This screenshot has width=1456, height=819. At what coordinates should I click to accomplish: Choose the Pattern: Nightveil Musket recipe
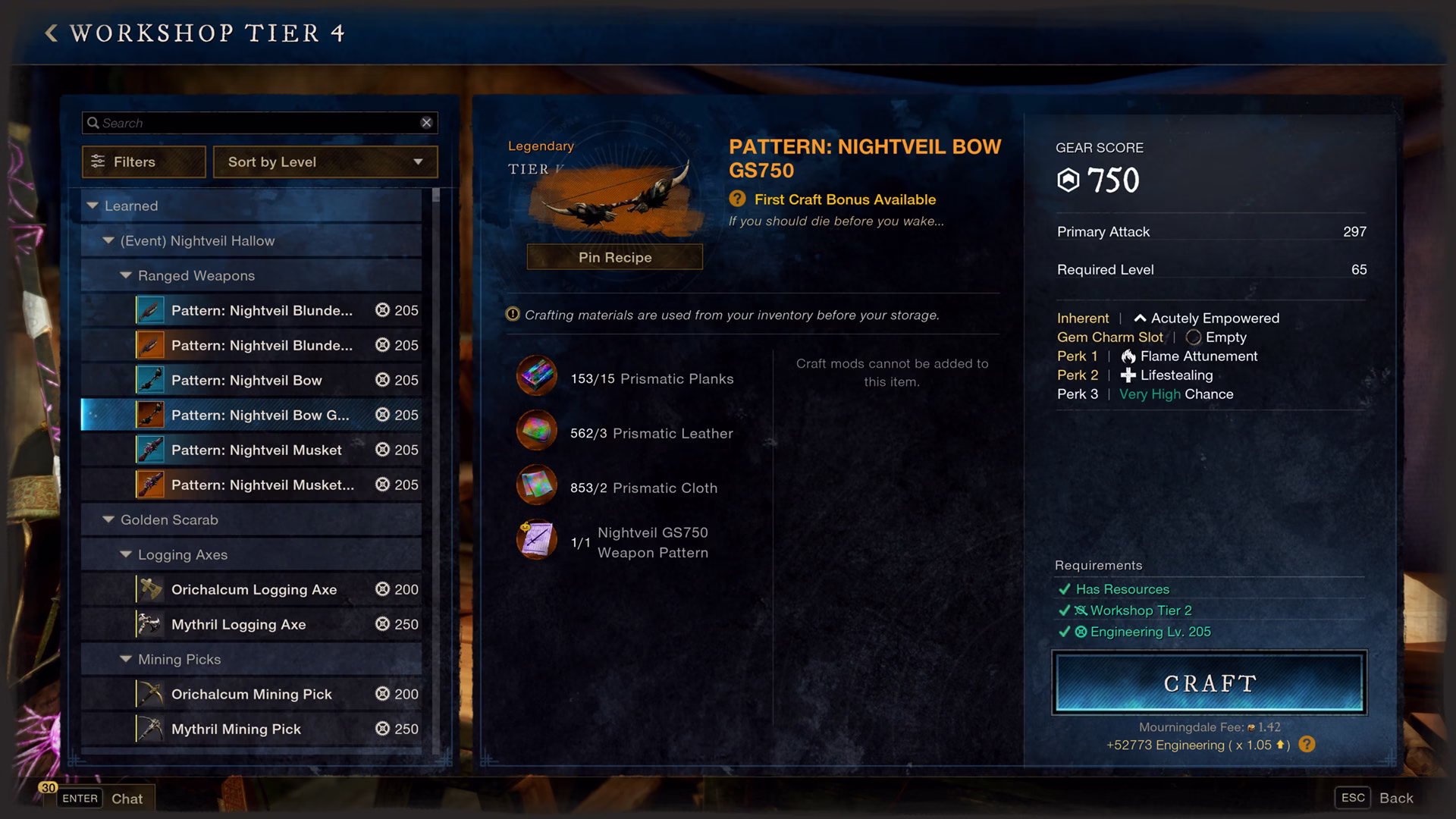pyautogui.click(x=256, y=450)
